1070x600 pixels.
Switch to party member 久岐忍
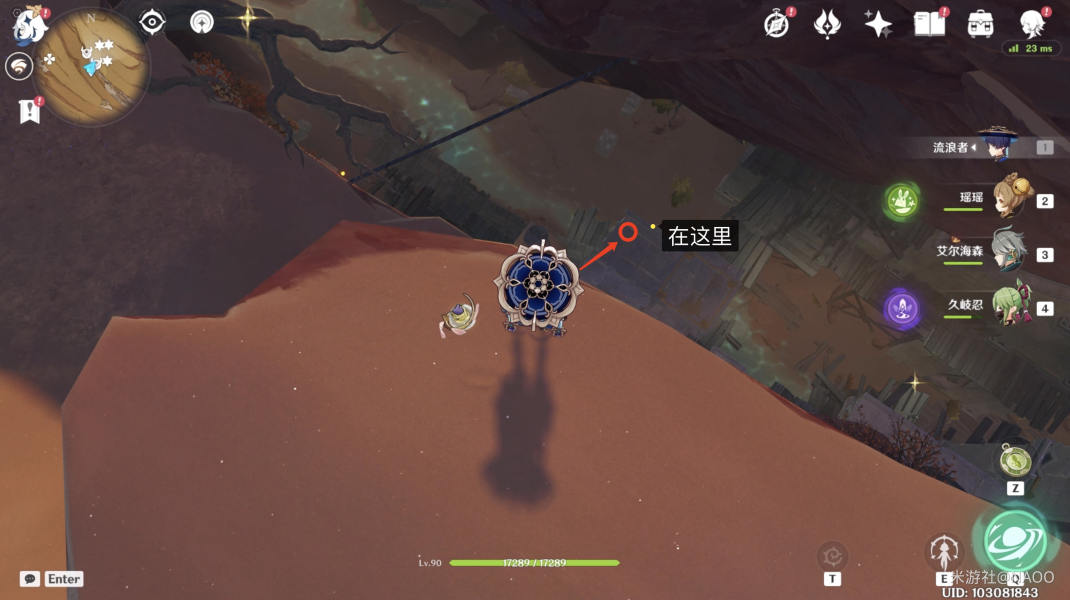(1010, 306)
